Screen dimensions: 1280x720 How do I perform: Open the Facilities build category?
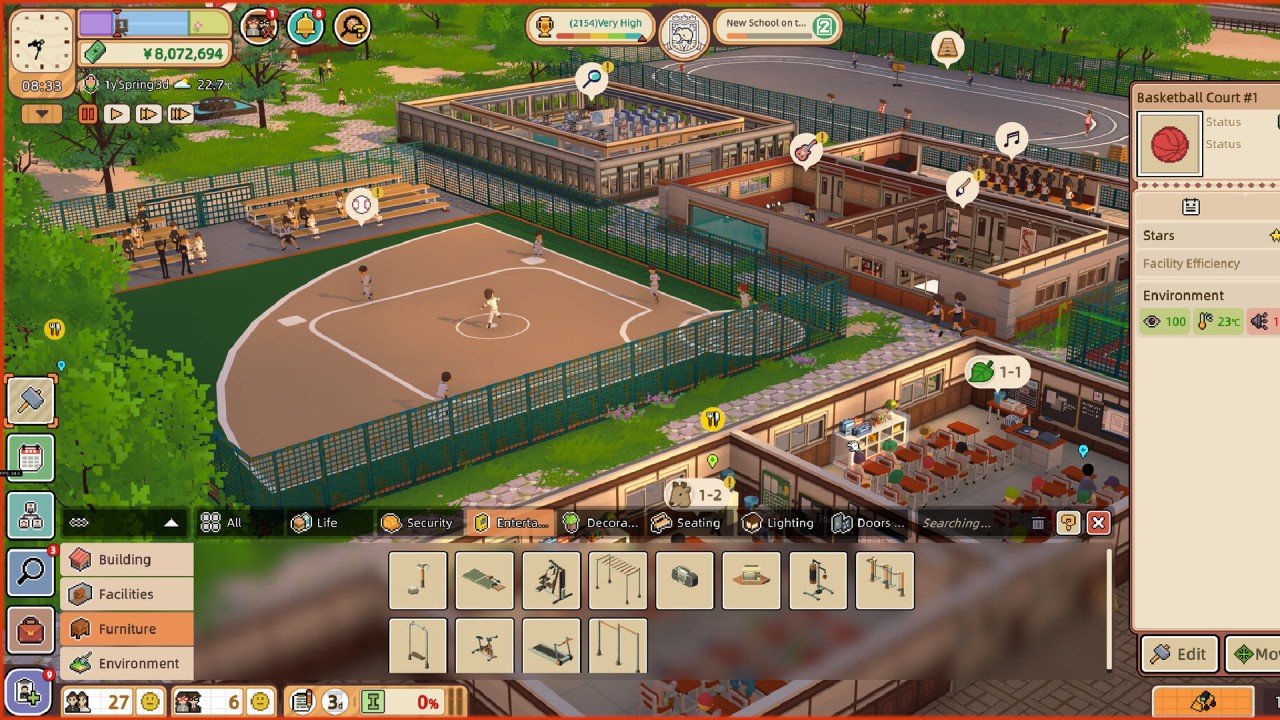tap(126, 594)
